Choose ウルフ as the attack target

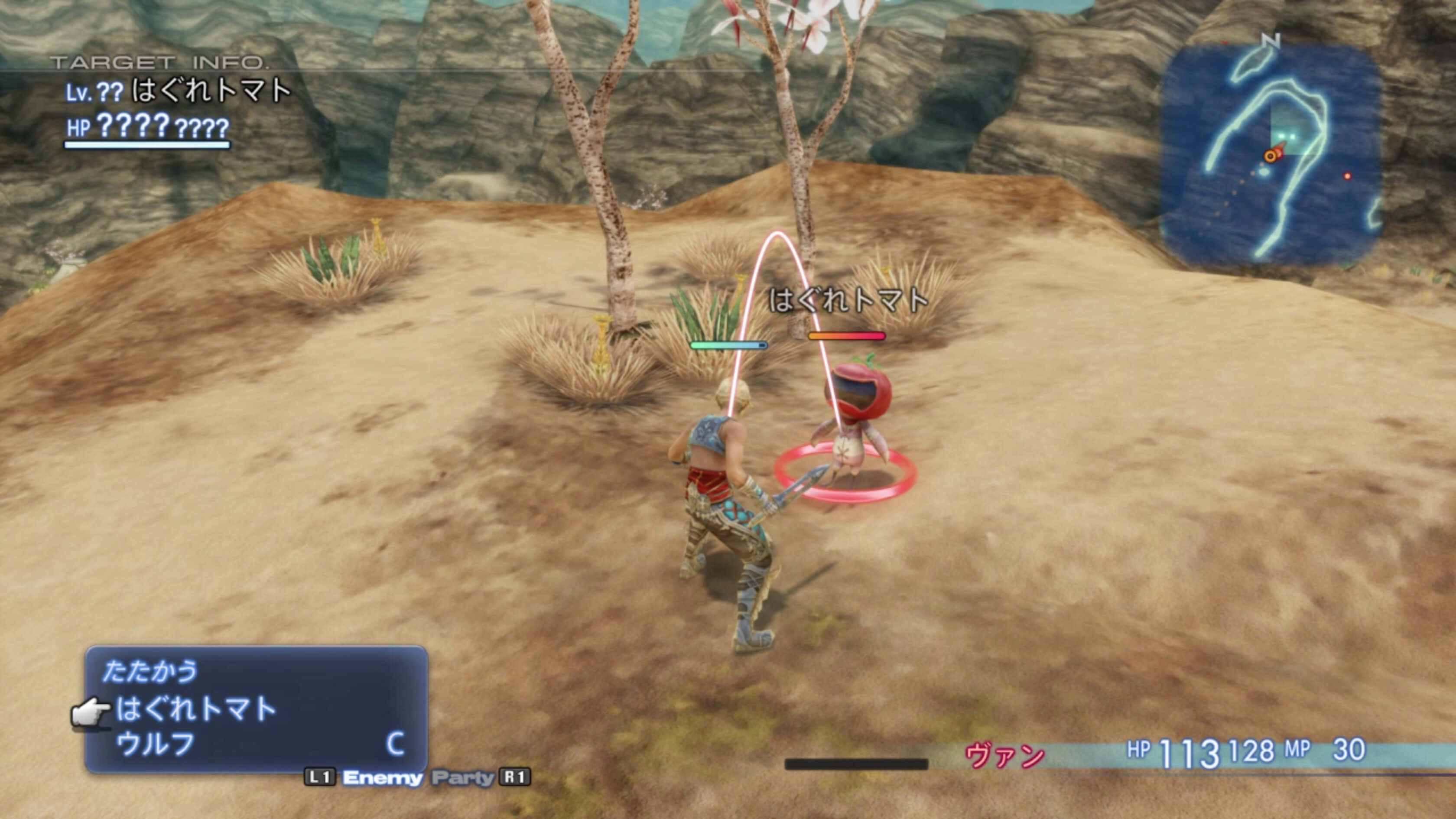point(156,744)
